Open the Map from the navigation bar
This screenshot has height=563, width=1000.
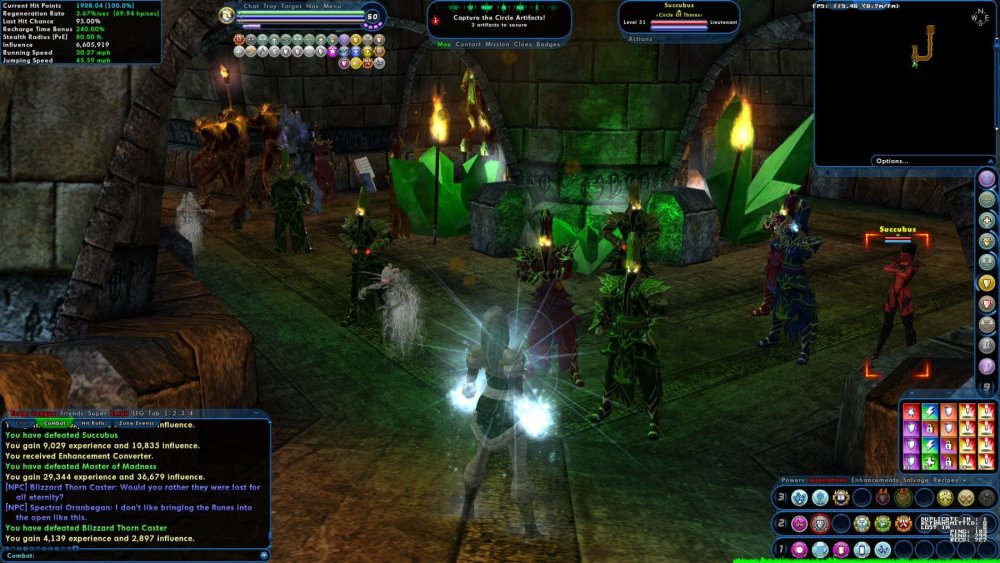pos(444,44)
